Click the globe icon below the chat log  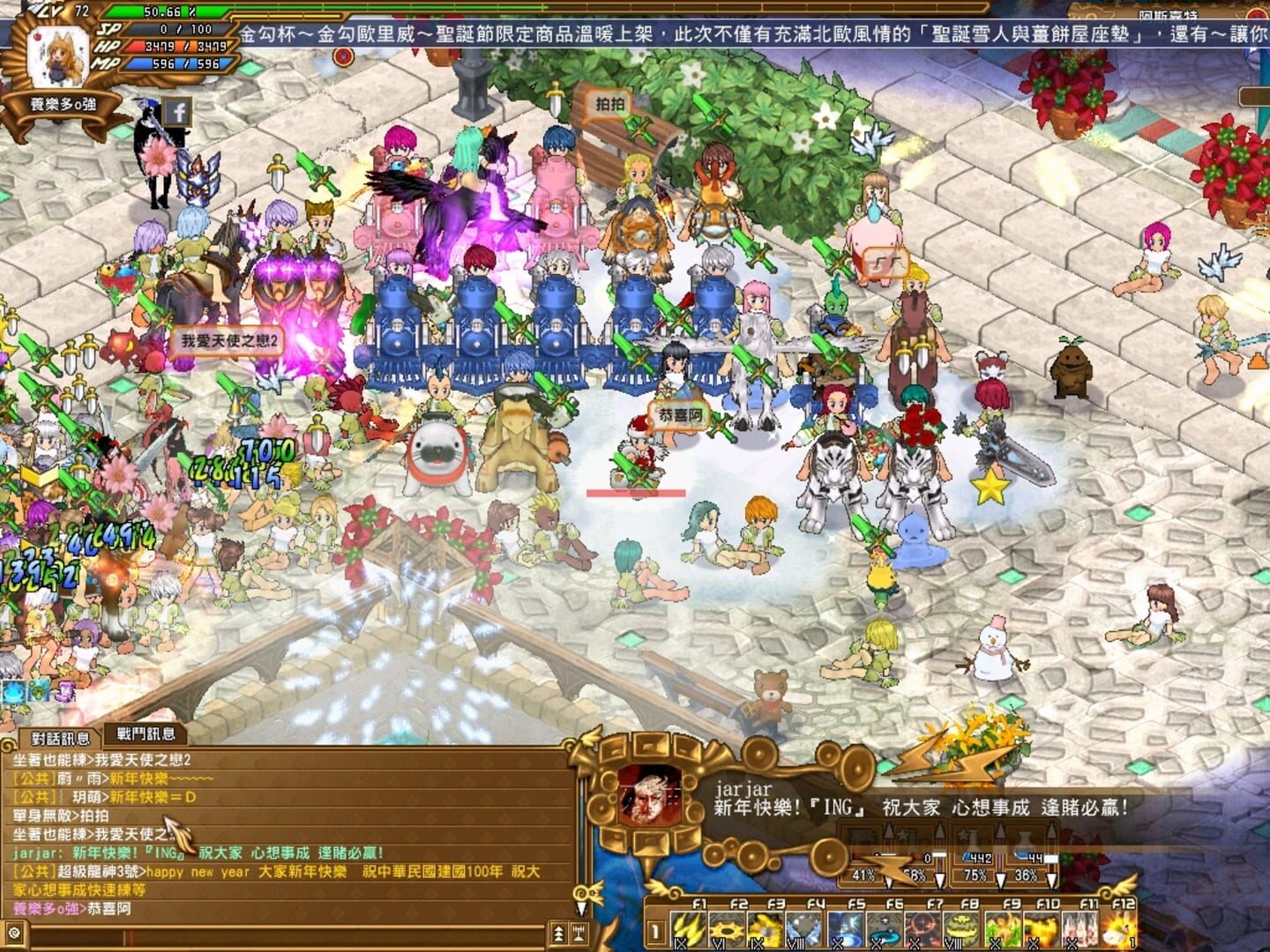(x=13, y=933)
